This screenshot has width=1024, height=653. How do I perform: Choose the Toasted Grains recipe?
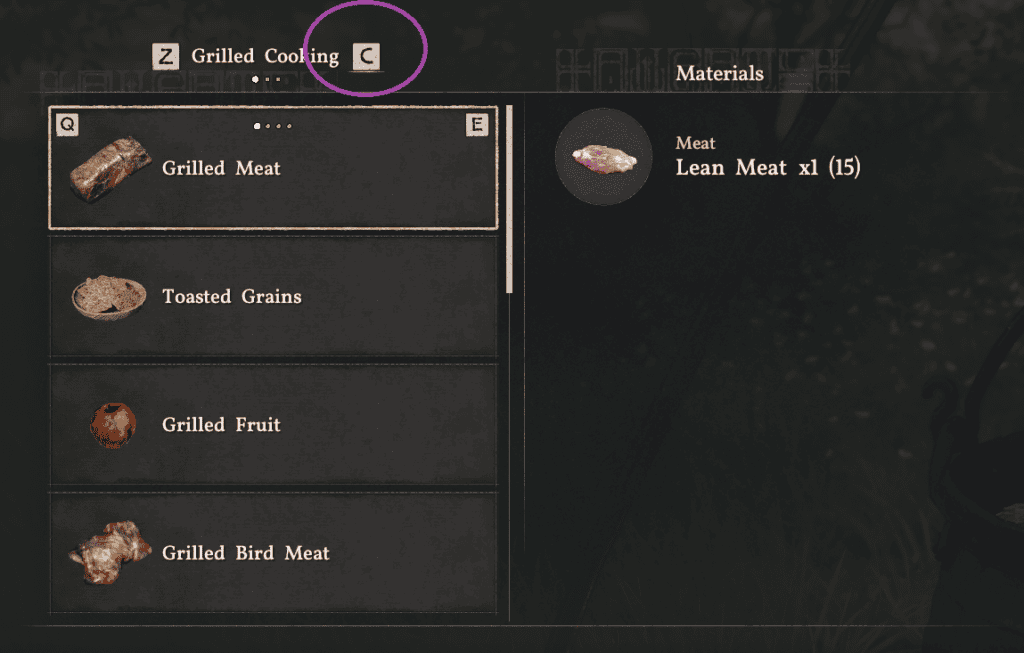point(272,297)
